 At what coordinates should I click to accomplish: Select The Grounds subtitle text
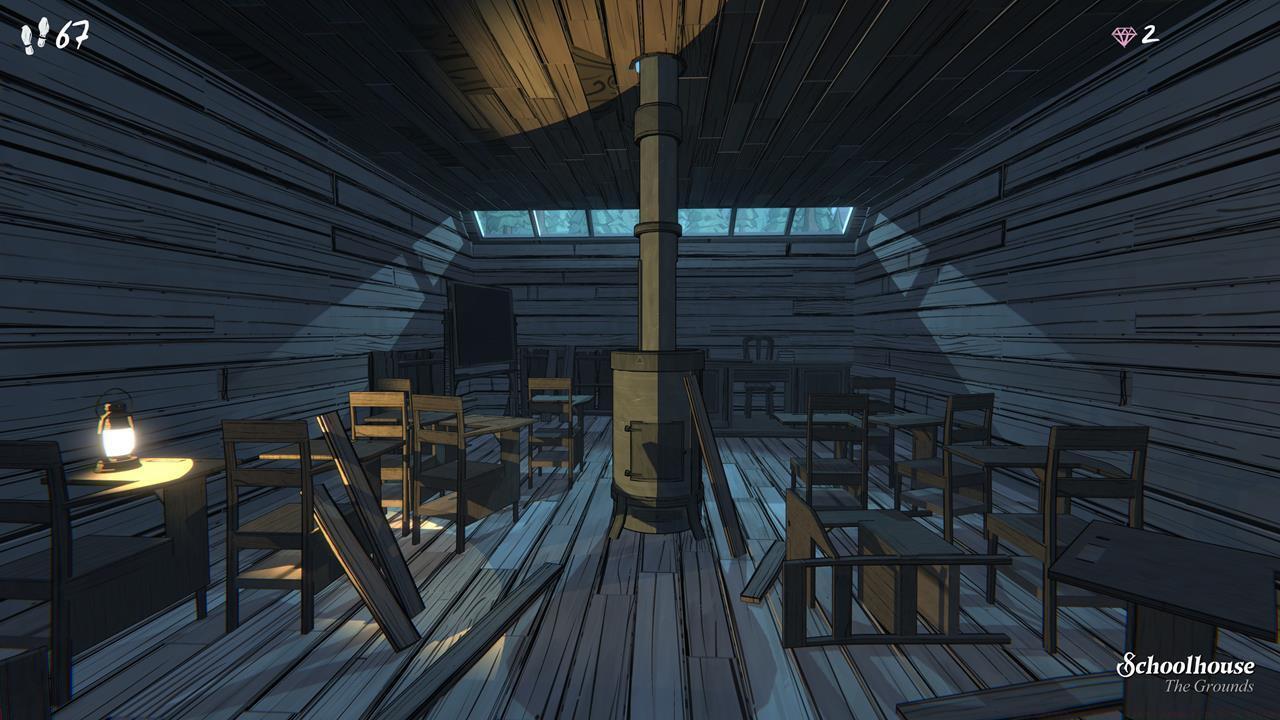[1212, 688]
